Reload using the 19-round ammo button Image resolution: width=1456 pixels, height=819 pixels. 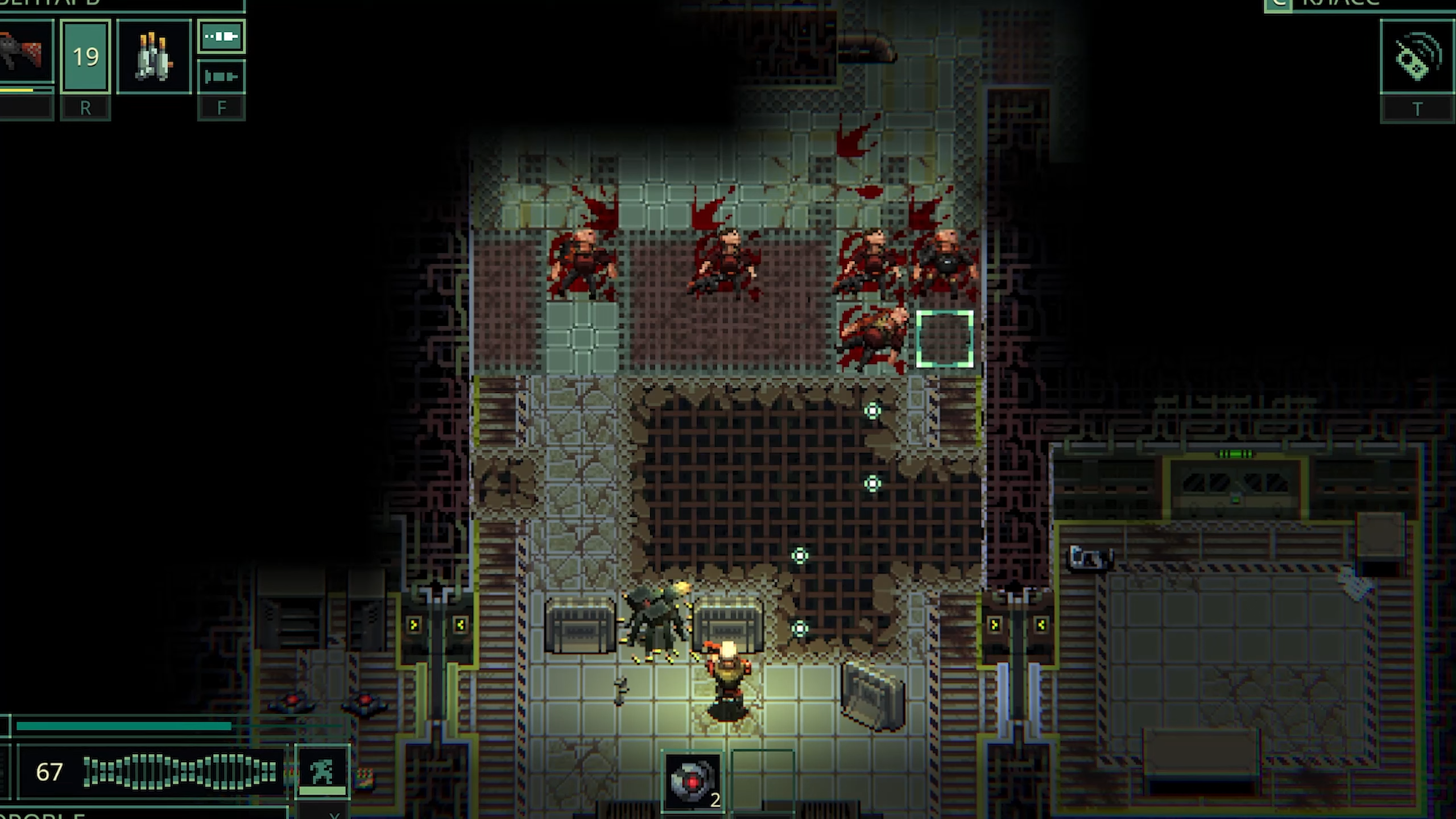pos(85,56)
